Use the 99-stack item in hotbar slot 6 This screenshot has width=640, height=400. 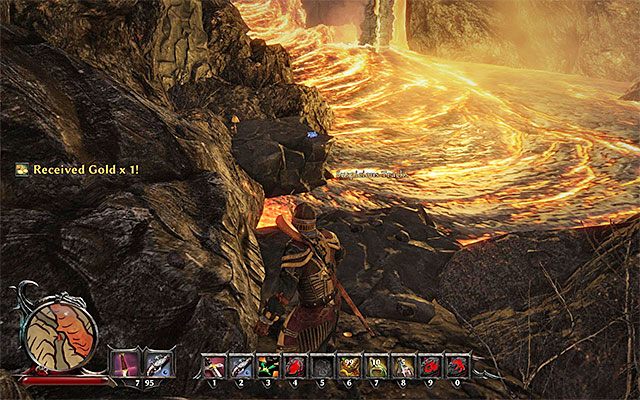pyautogui.click(x=350, y=367)
